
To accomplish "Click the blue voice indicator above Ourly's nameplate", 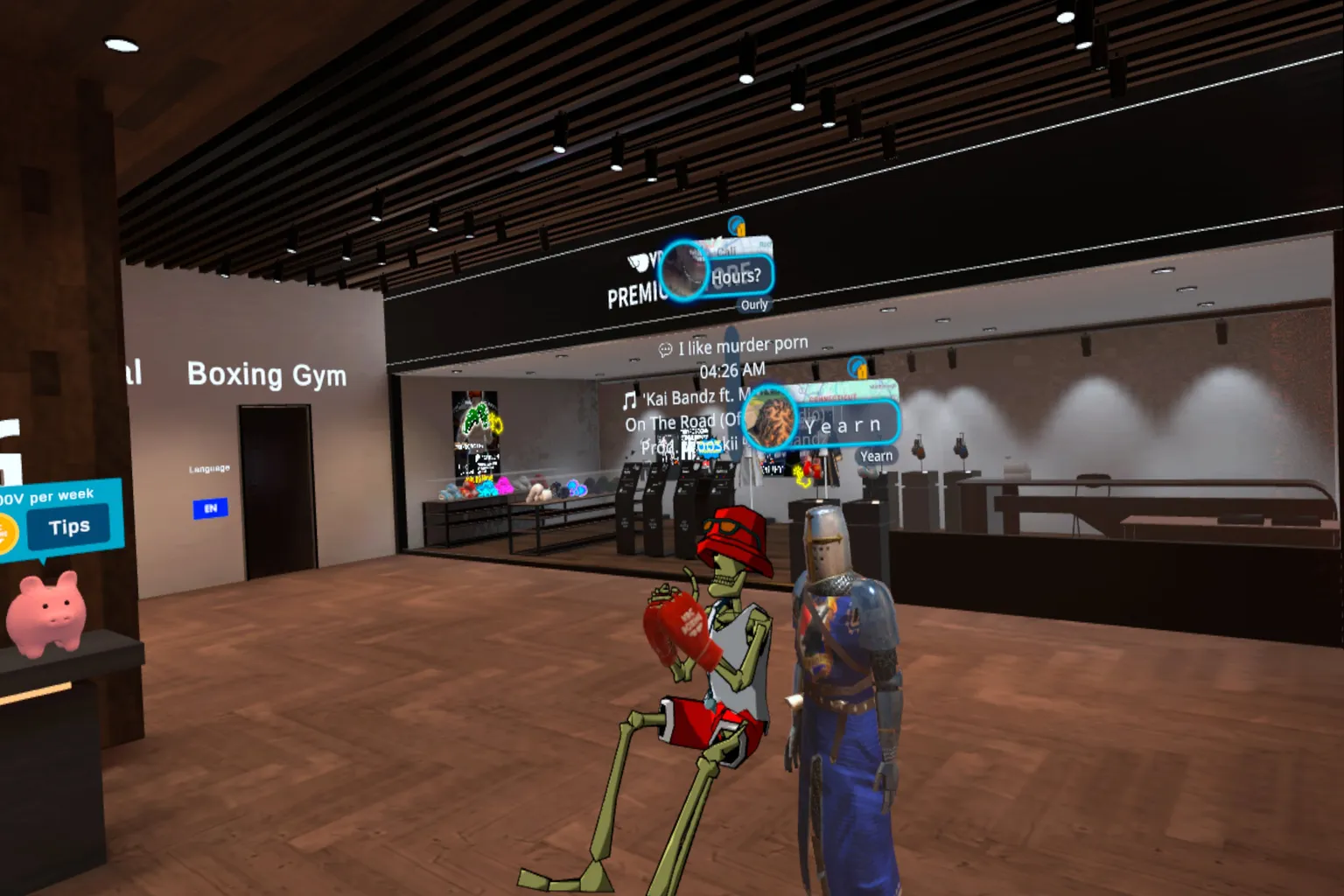I will pyautogui.click(x=735, y=225).
